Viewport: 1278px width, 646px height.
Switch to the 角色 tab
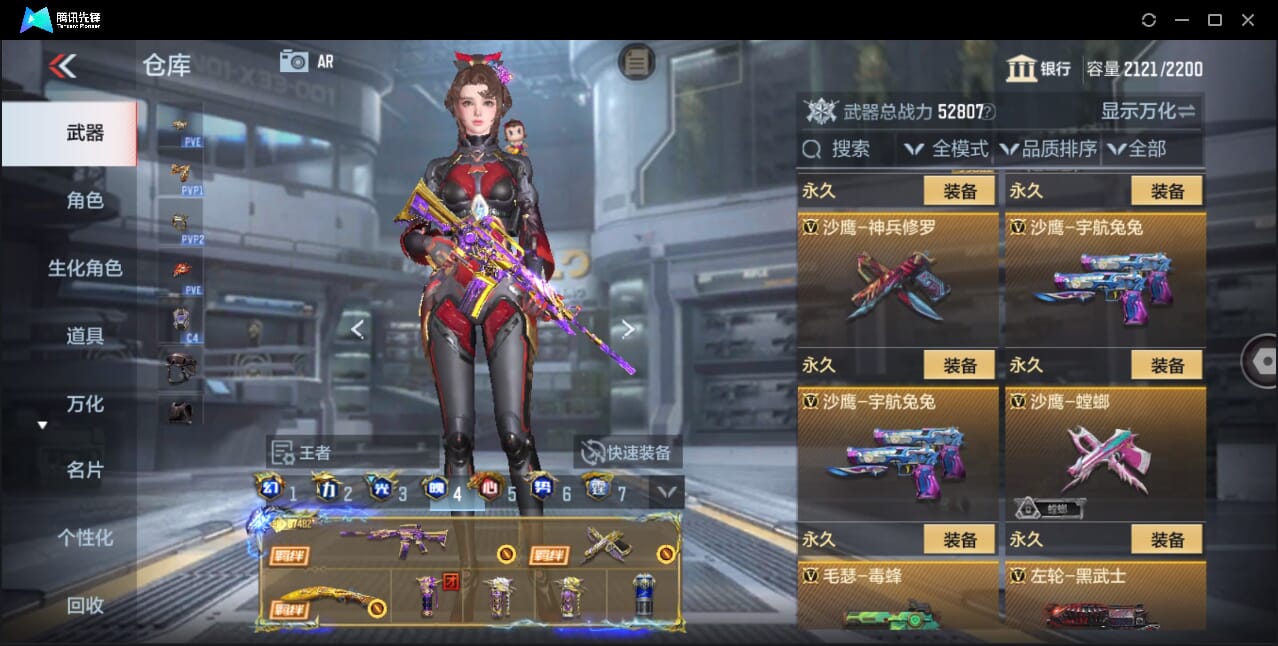point(85,200)
